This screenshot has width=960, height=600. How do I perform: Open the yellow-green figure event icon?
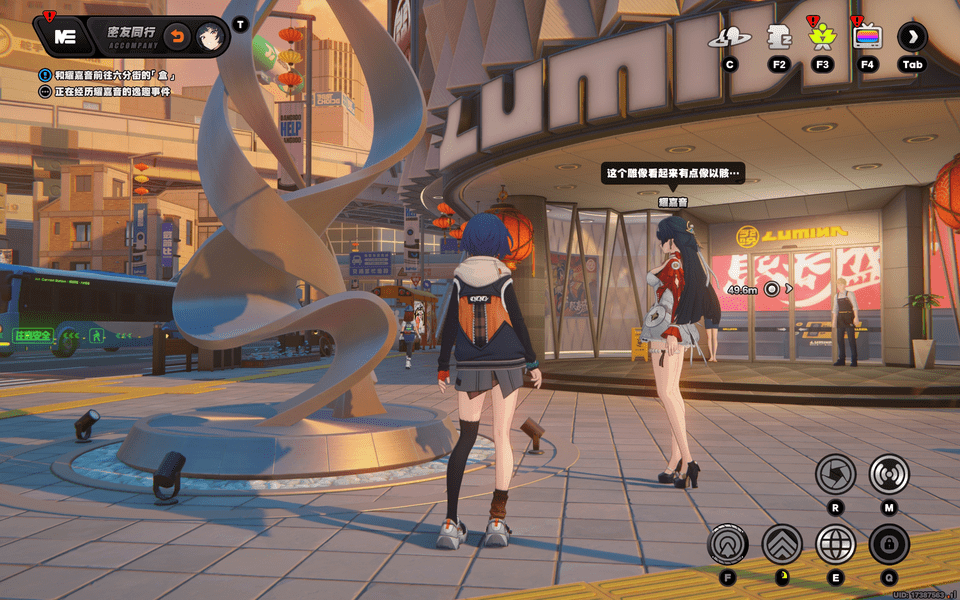[x=822, y=38]
